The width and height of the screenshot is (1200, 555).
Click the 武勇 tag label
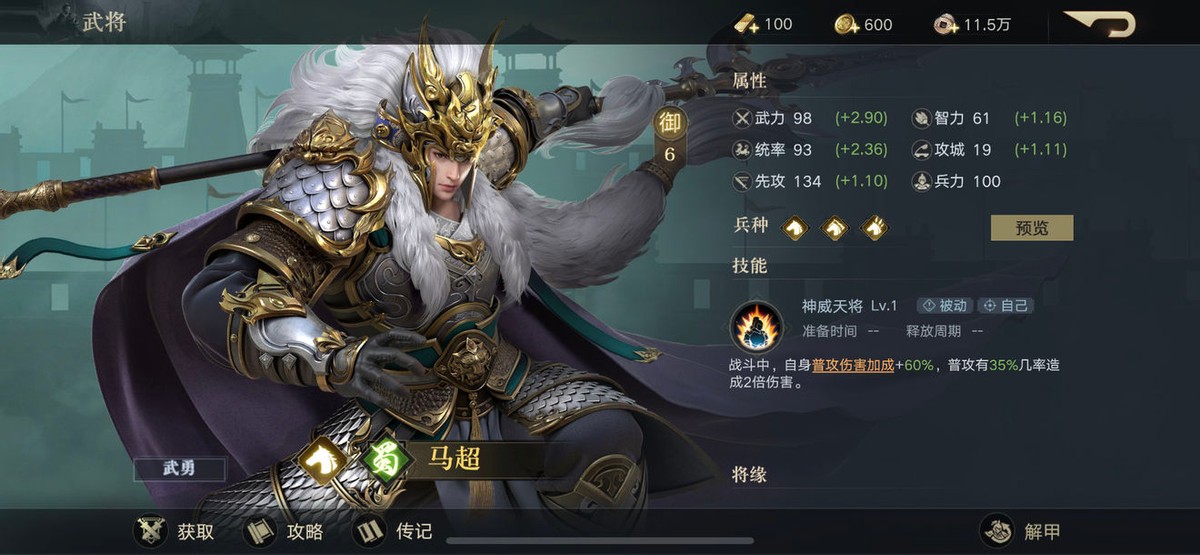180,469
